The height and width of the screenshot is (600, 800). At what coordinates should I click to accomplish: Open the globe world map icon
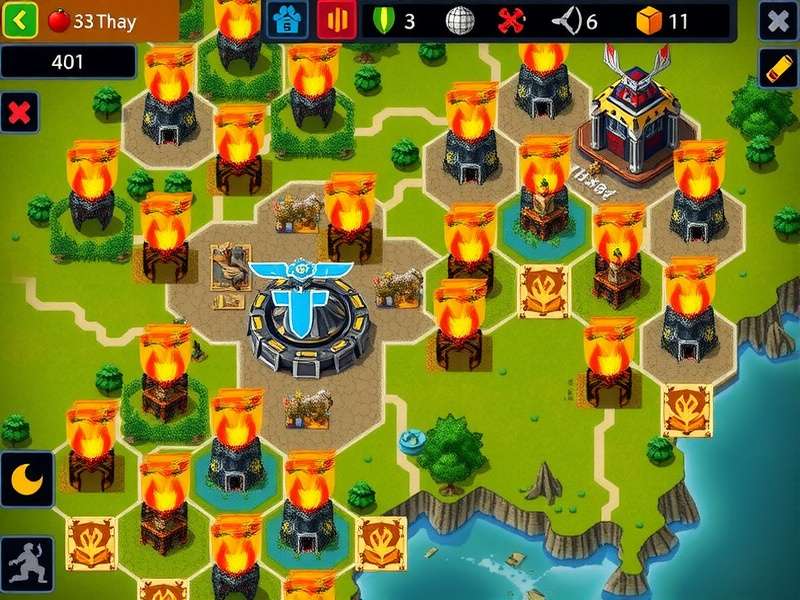458,20
